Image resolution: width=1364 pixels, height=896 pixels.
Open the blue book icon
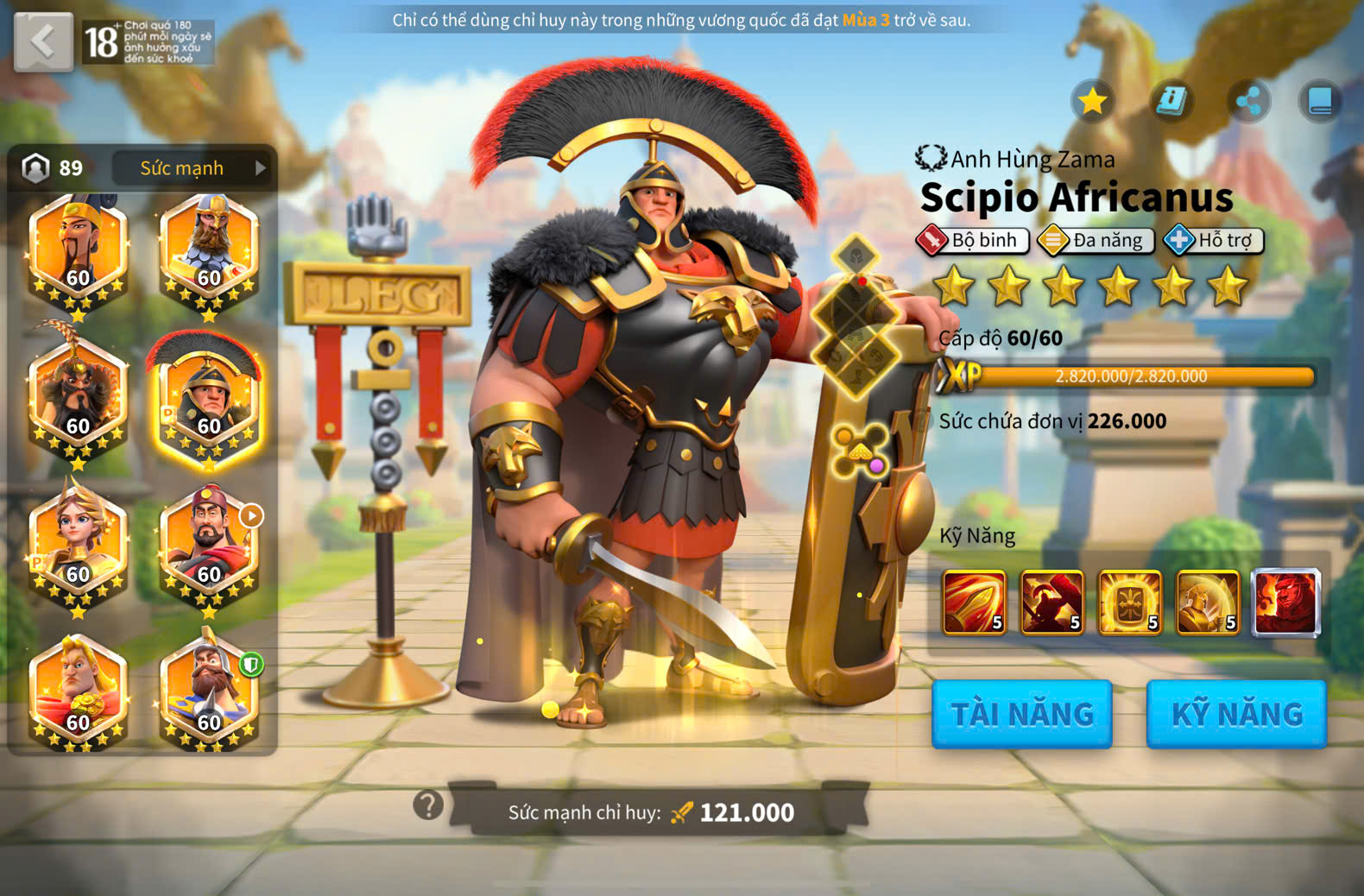pos(1320,102)
